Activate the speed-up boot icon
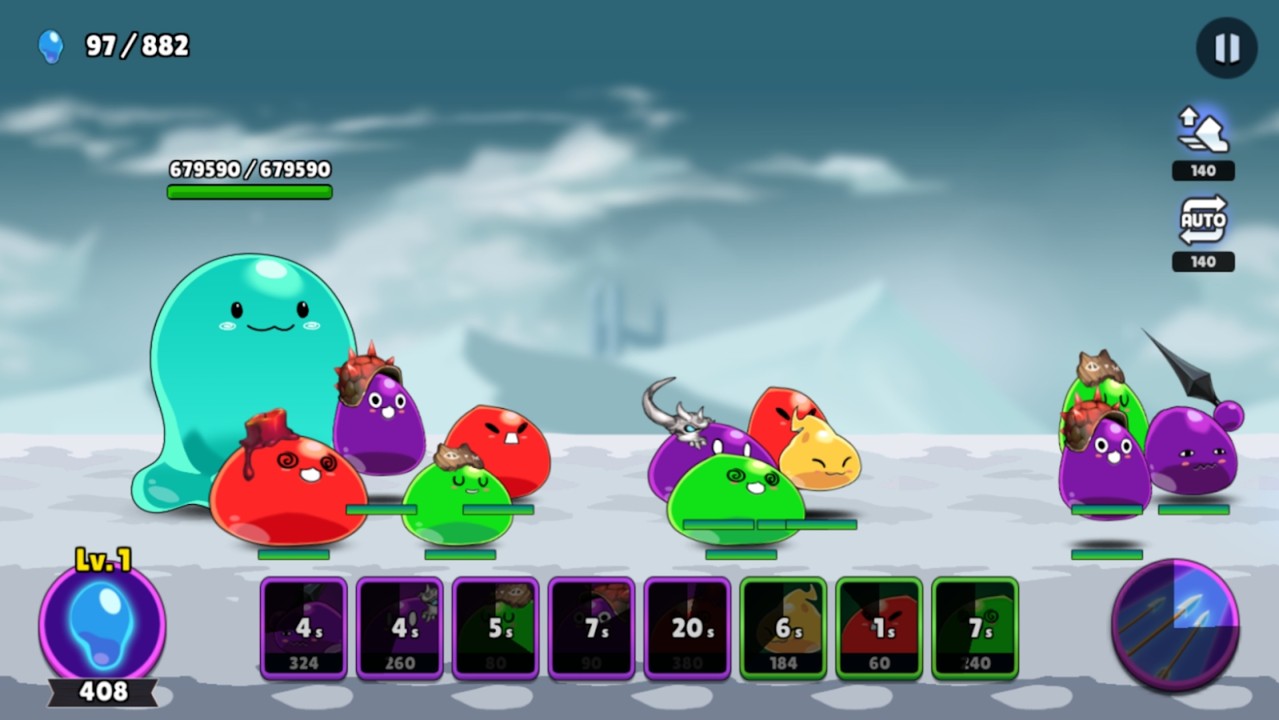The width and height of the screenshot is (1279, 720). (1202, 132)
